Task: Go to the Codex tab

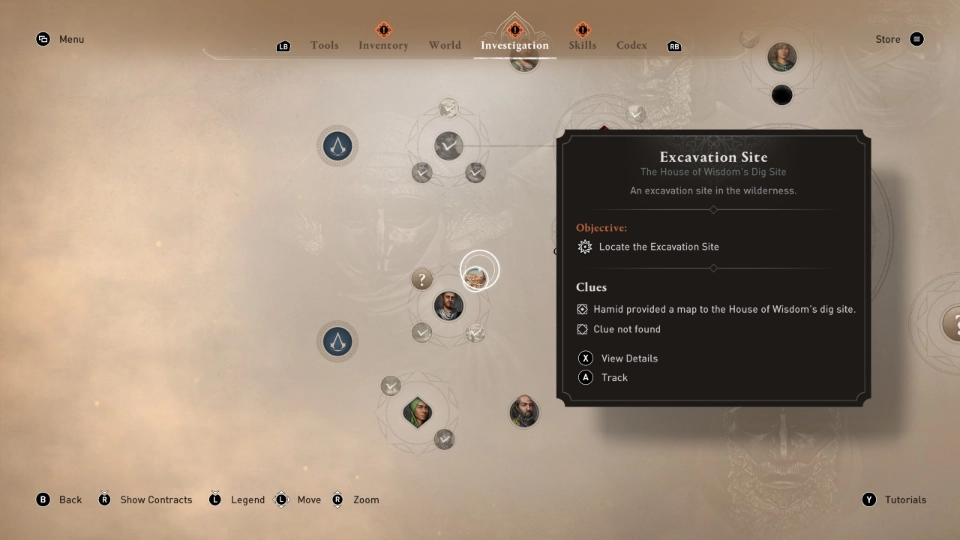Action: (631, 45)
